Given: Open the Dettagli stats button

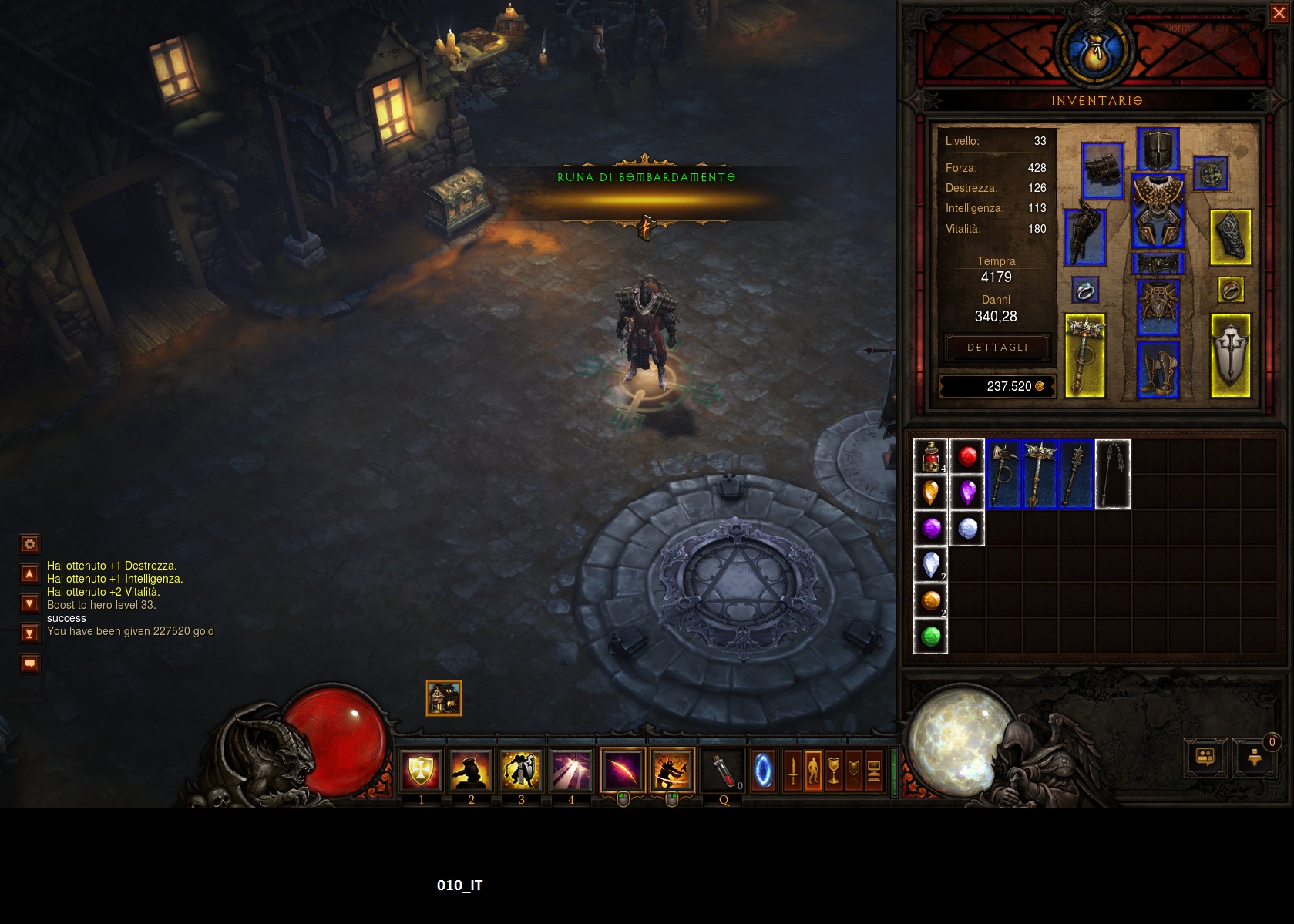Looking at the screenshot, I should point(997,348).
